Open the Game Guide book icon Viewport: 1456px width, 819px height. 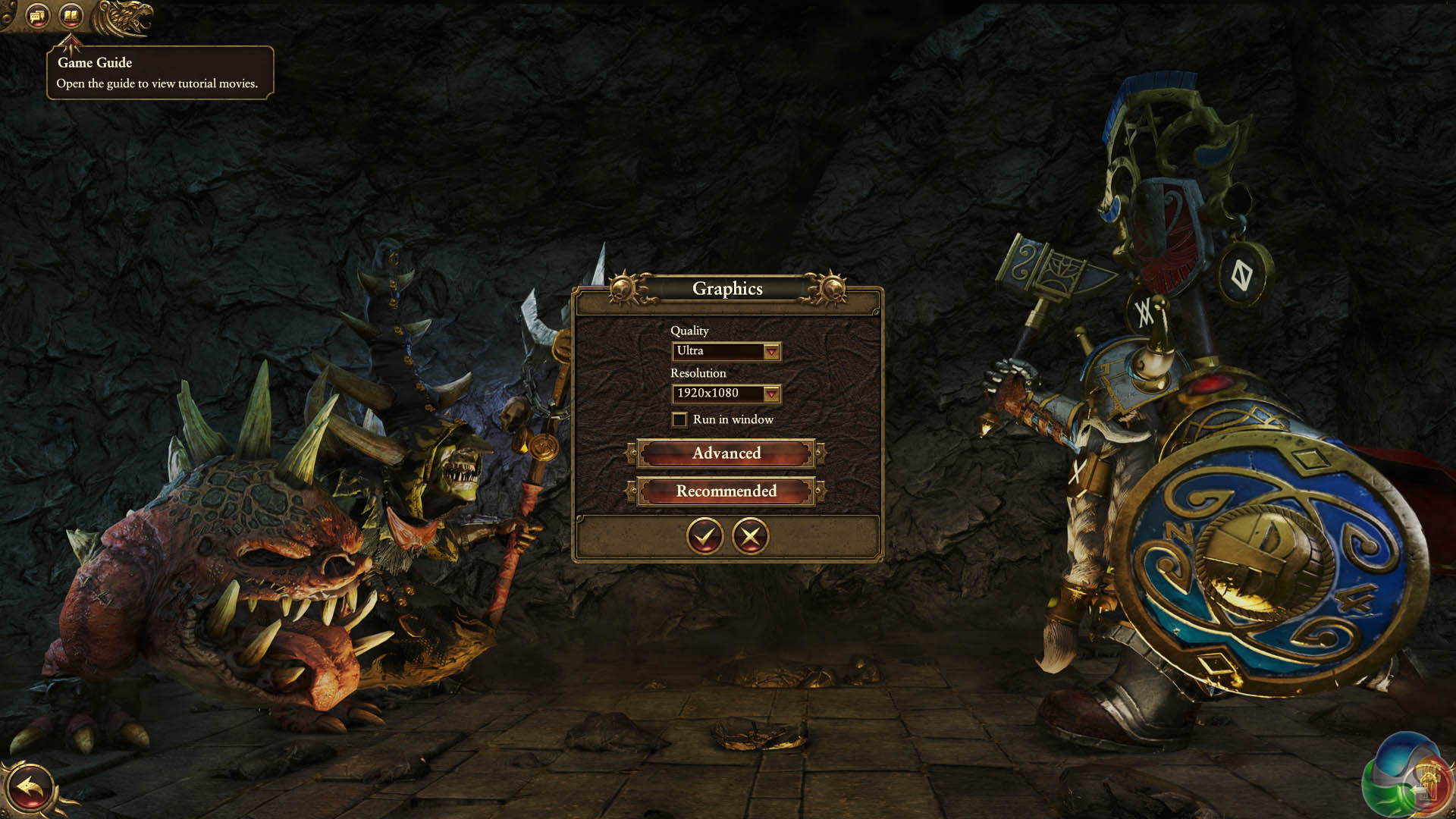click(x=71, y=14)
